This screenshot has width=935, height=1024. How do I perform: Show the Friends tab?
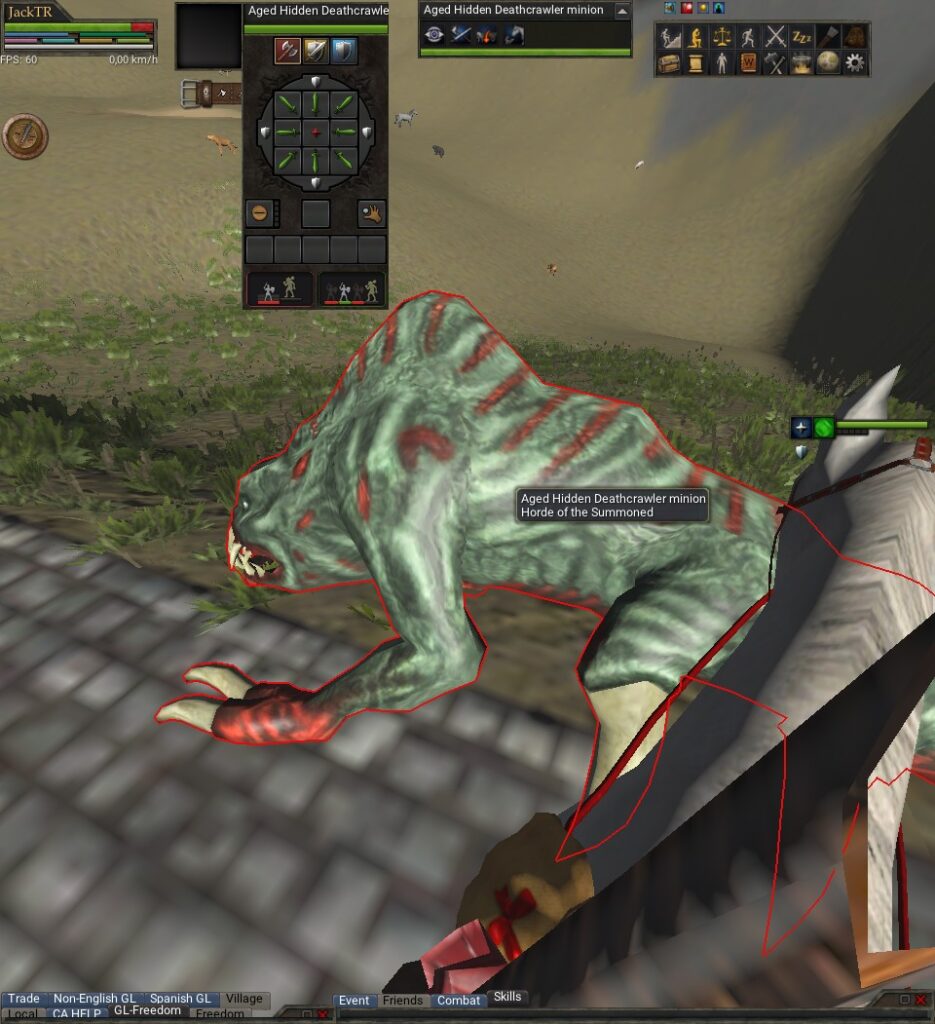coord(402,1000)
